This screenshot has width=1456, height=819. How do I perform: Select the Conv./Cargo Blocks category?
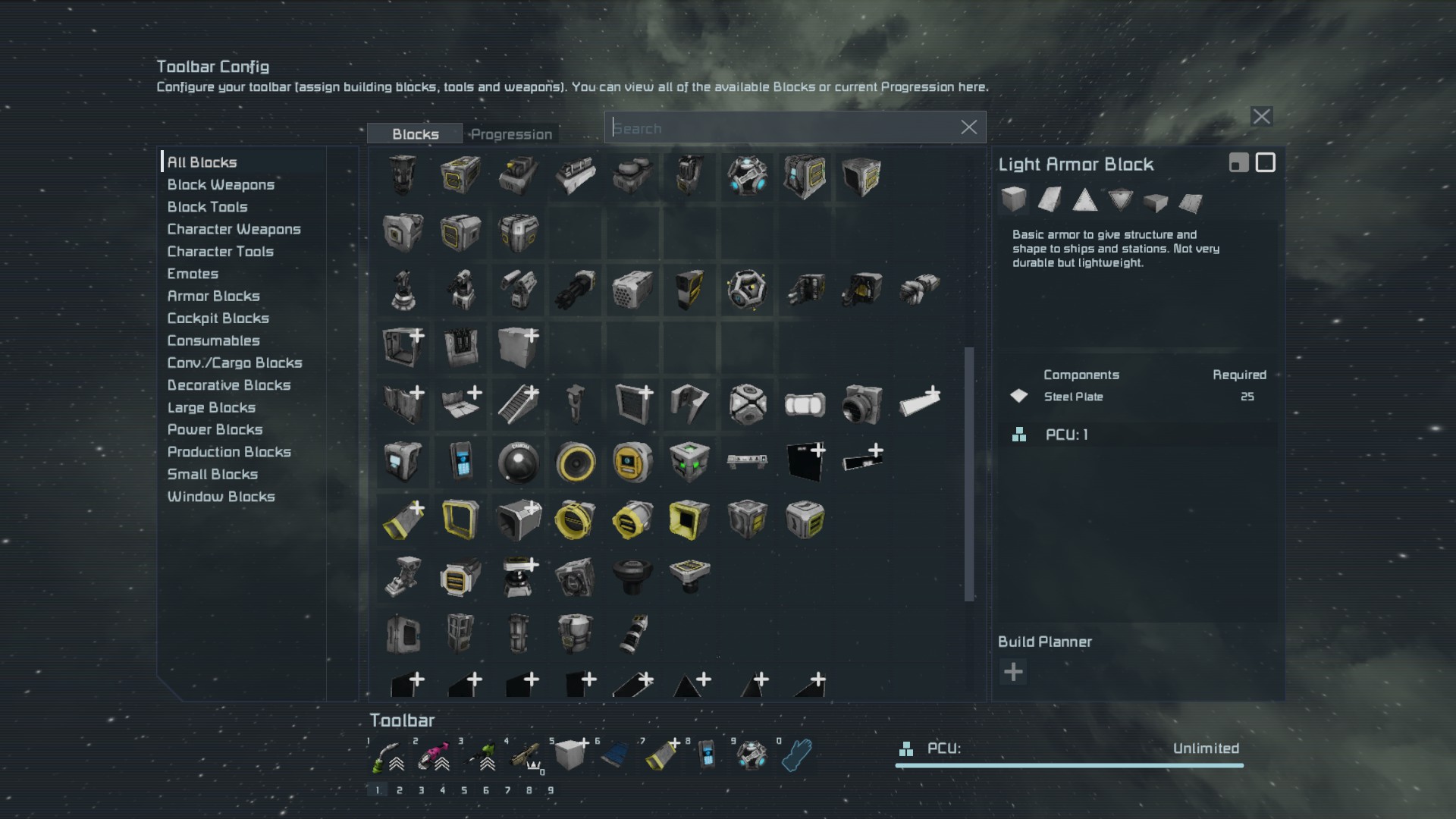pyautogui.click(x=234, y=362)
